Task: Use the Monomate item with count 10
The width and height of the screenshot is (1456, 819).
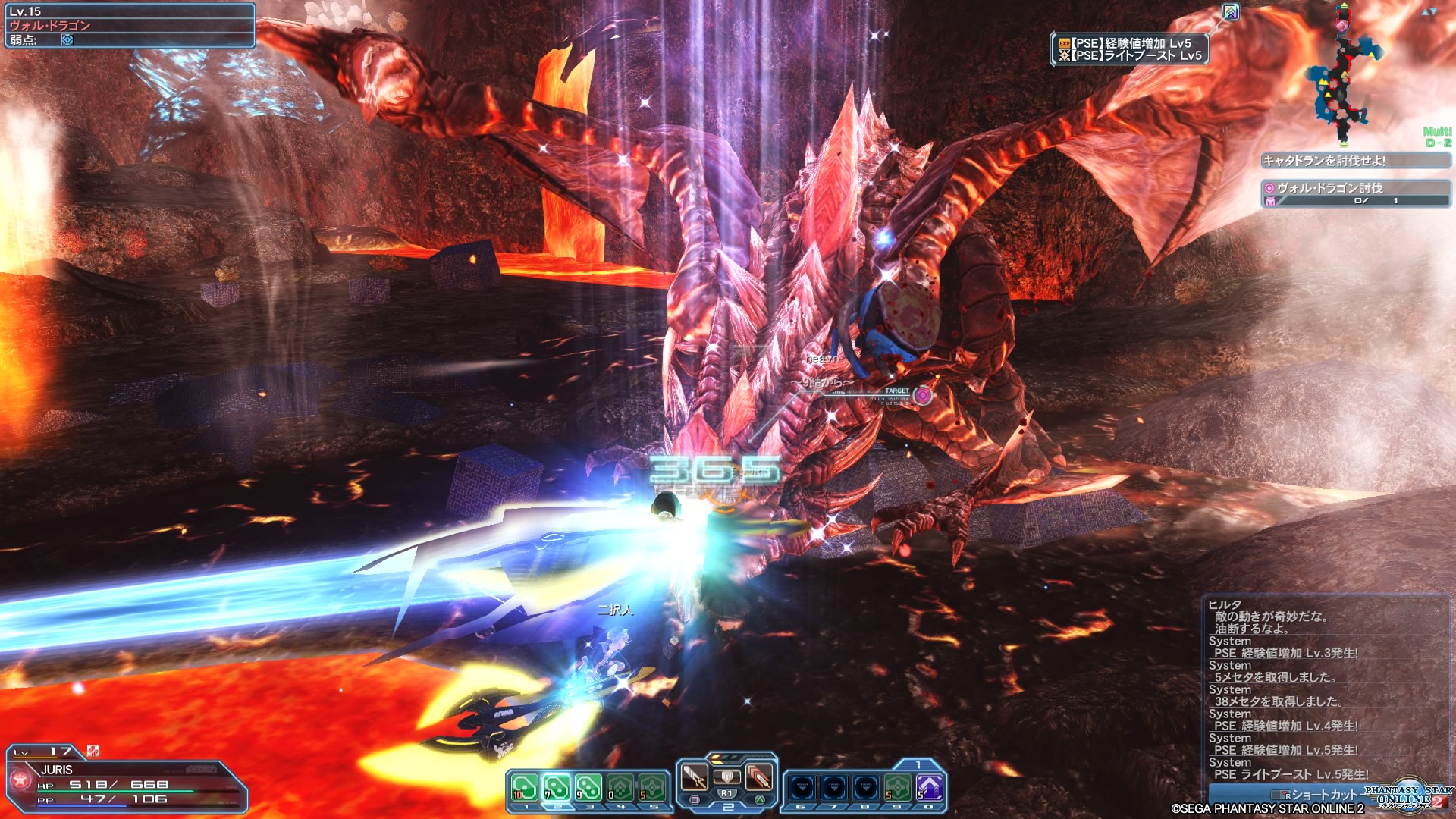Action: click(525, 788)
